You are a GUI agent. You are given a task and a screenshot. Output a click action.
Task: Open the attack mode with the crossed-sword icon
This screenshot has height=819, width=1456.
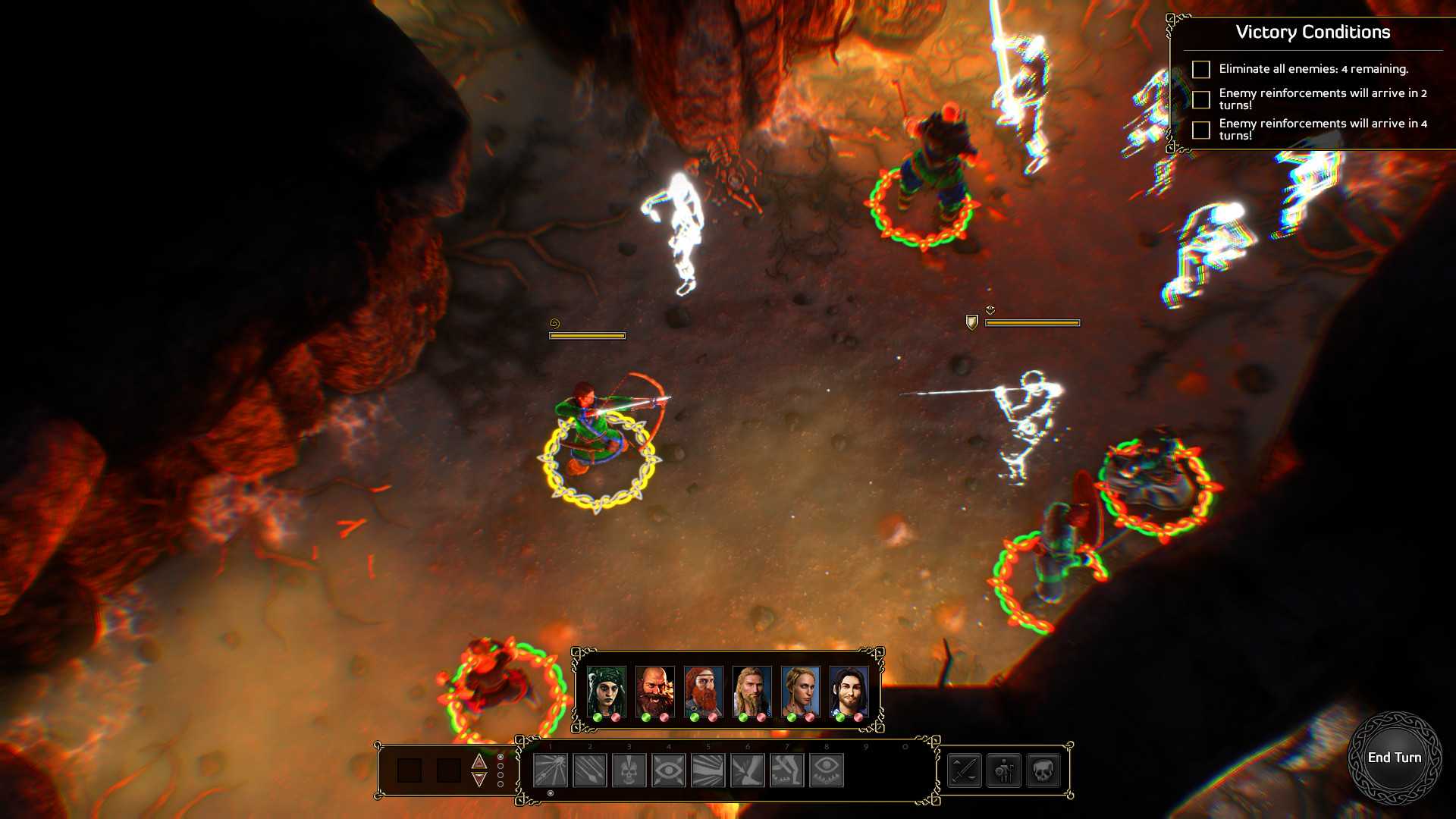(965, 770)
